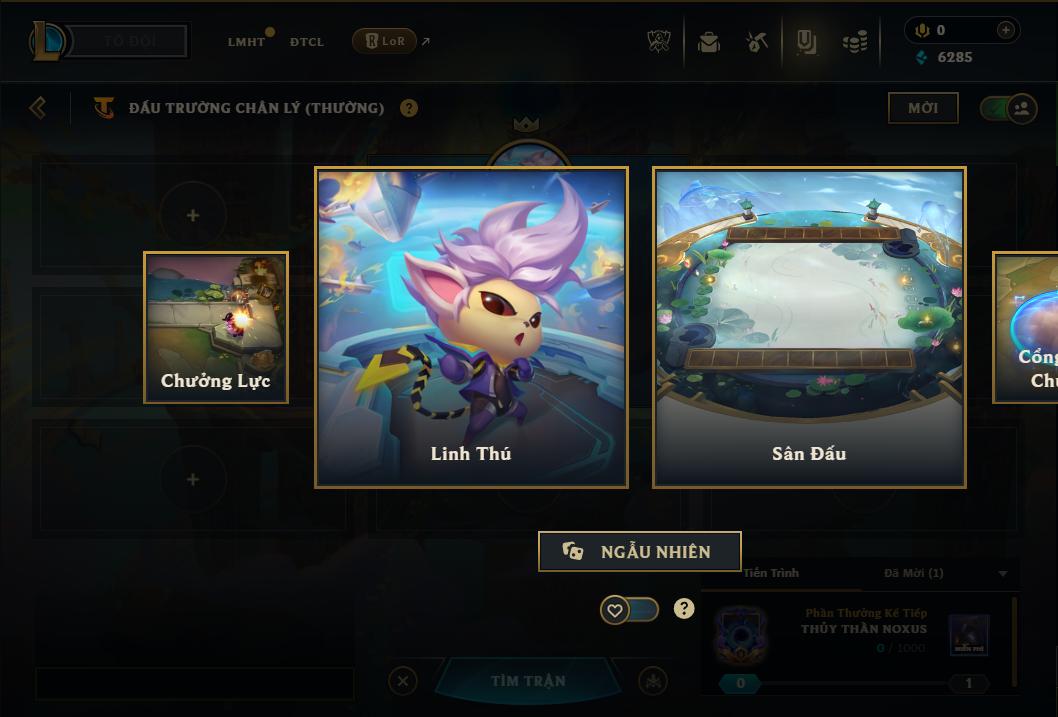Open the Đã Mời dropdown
Screen dimensions: 1058x717
(1003, 574)
